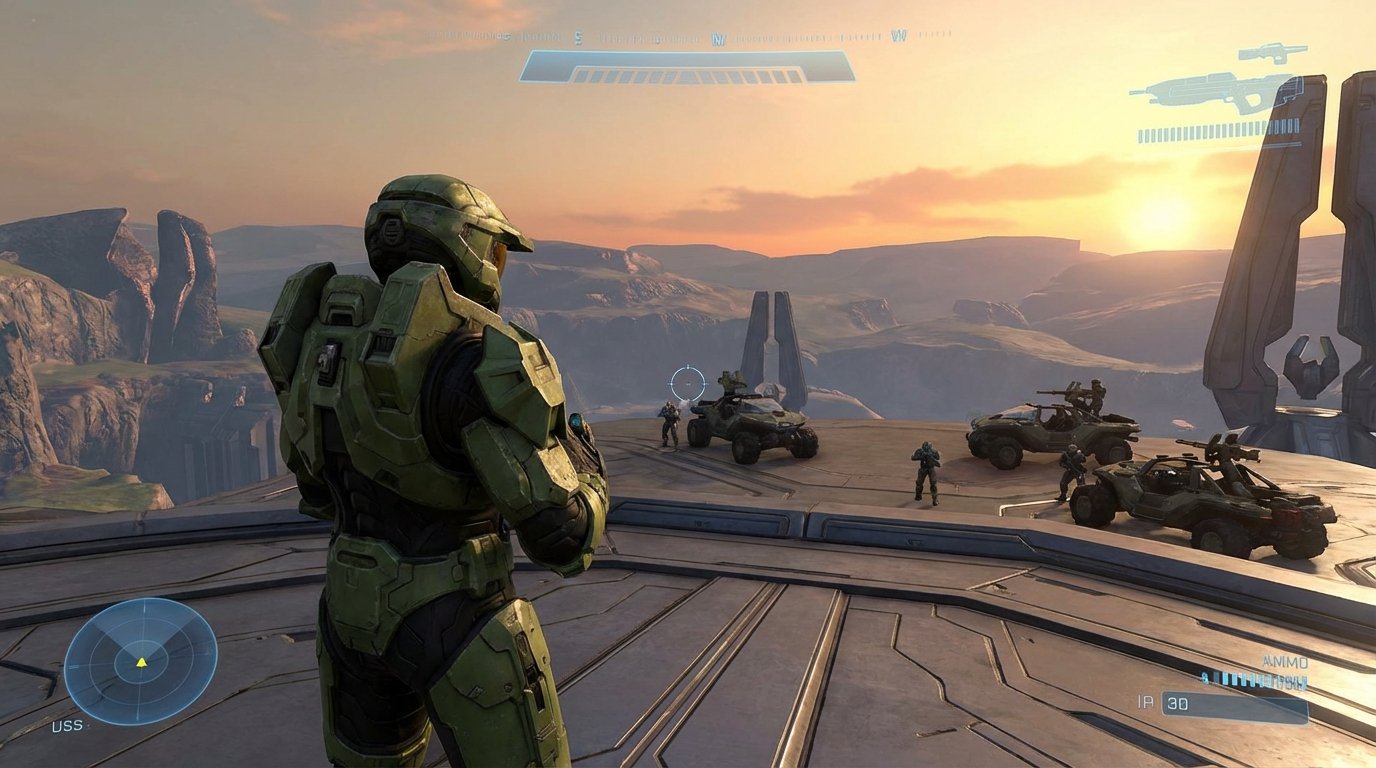
Task: Click the AMMO label above the ammo pips
Action: tap(1285, 661)
